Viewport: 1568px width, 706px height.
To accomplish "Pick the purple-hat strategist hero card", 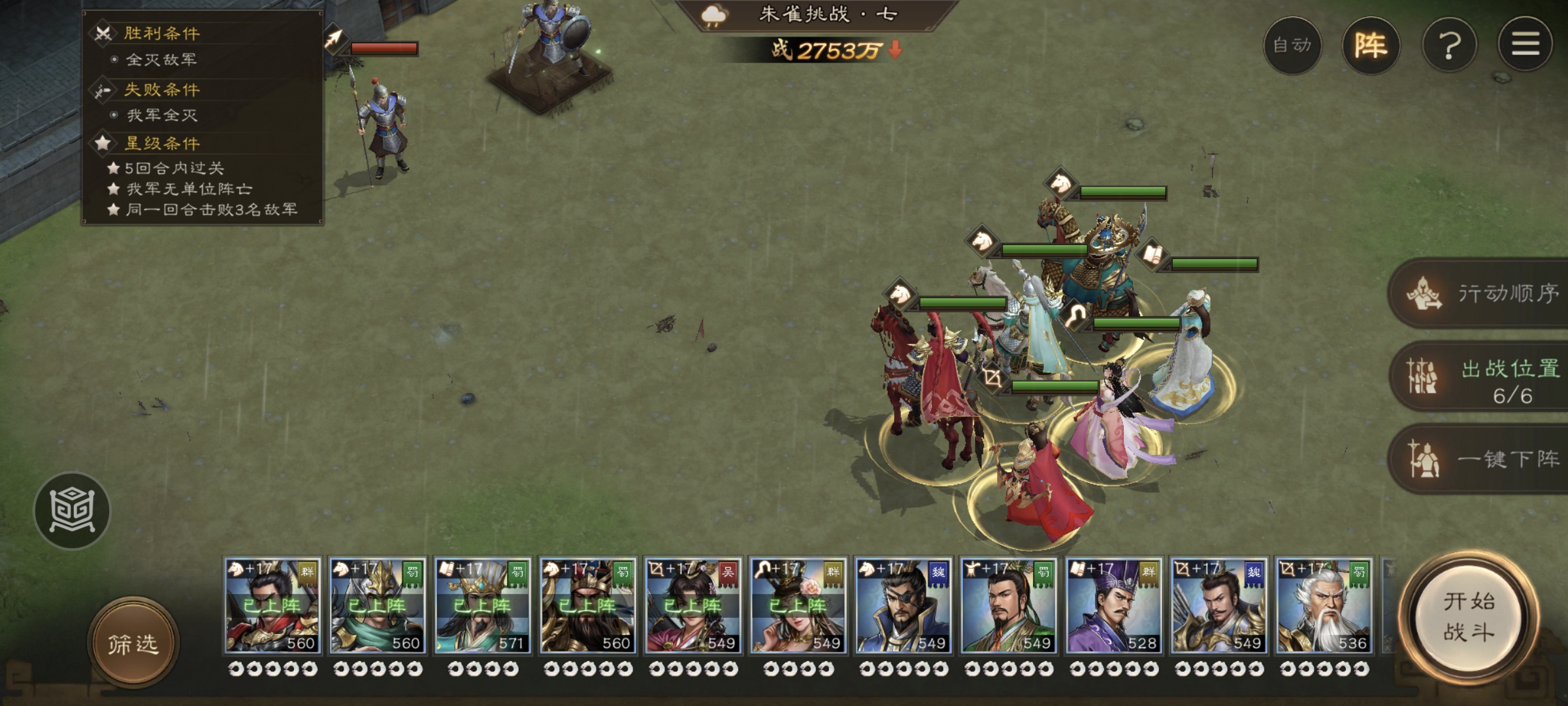I will pos(1113,605).
